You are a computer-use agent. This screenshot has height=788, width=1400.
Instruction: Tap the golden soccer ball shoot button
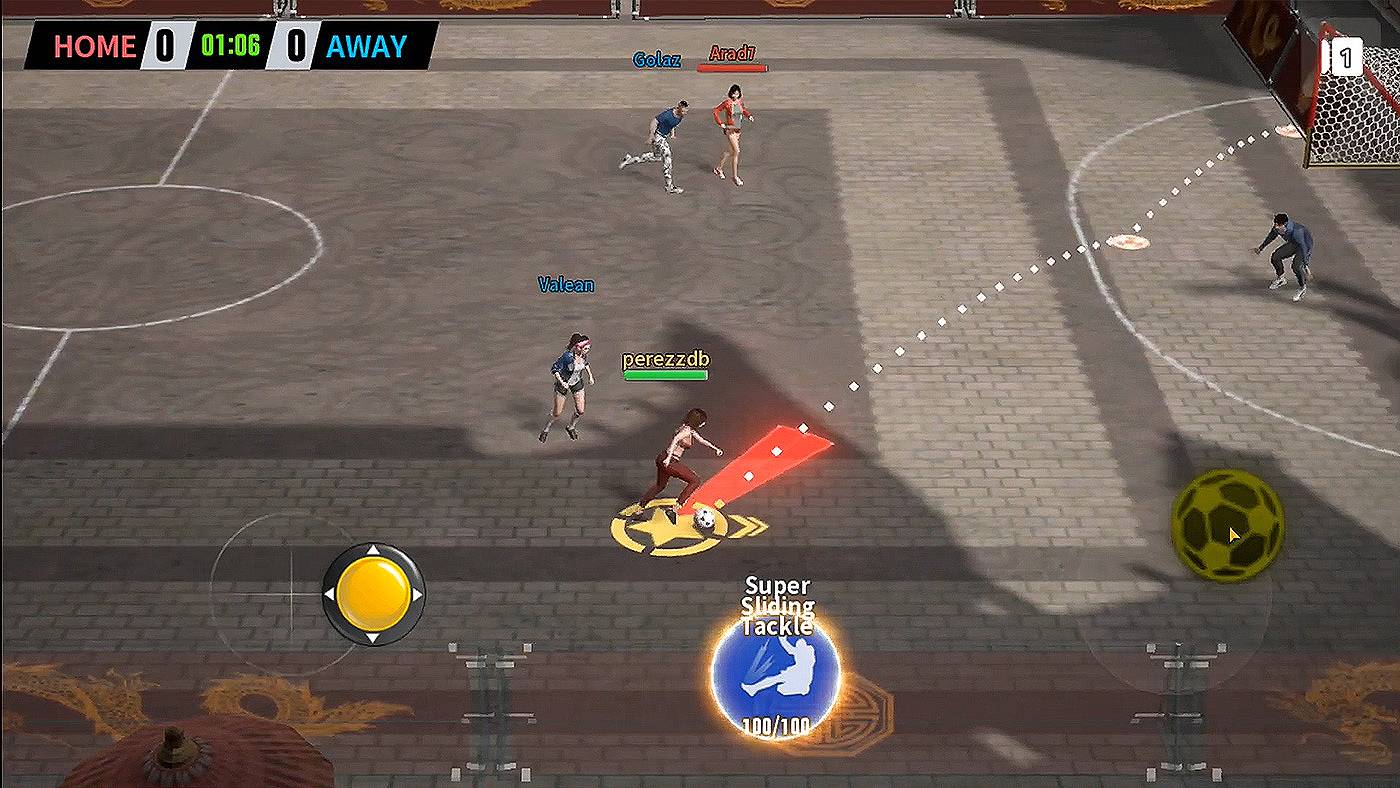tap(1228, 528)
